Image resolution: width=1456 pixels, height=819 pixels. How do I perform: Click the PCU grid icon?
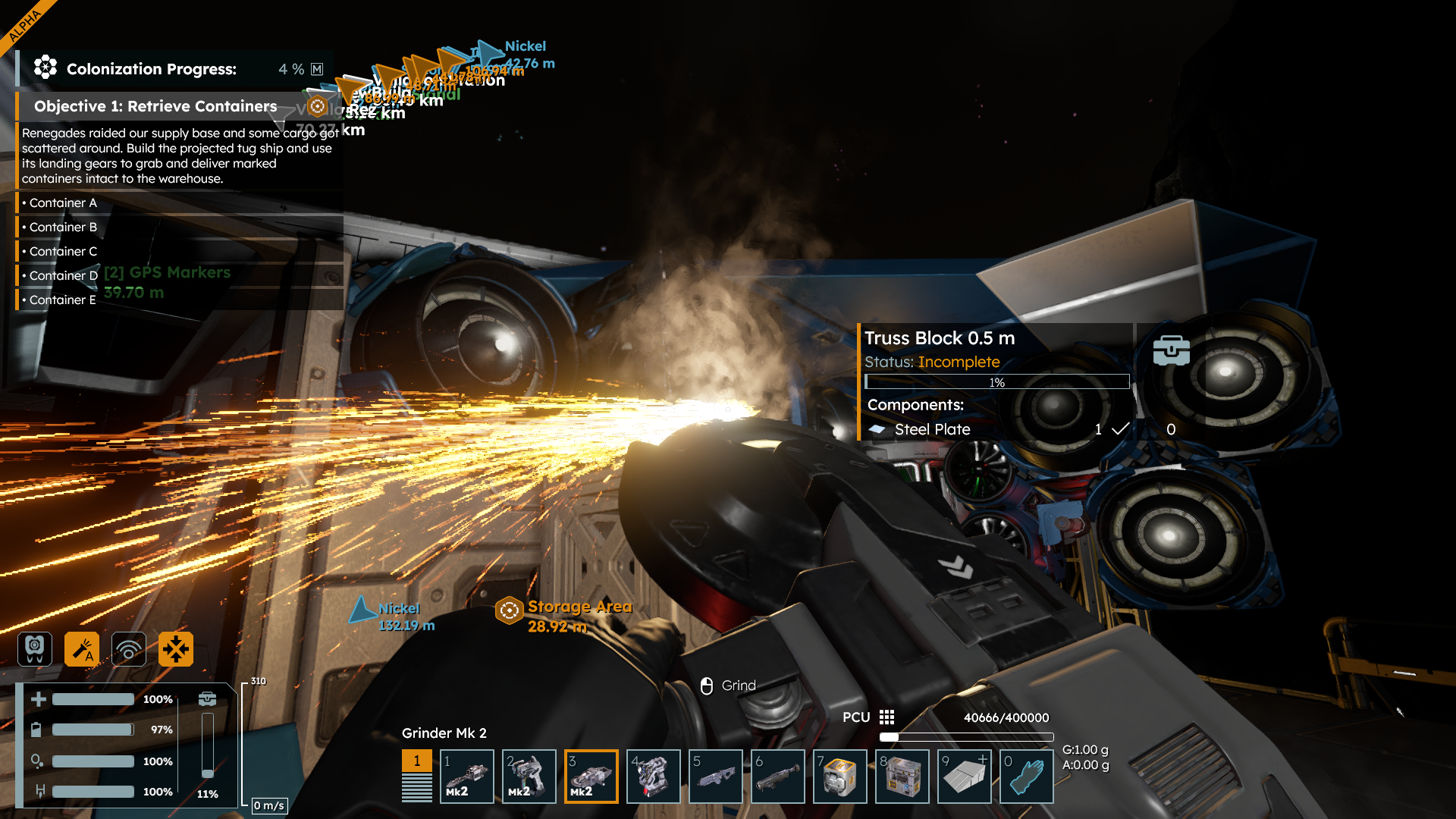(x=886, y=717)
